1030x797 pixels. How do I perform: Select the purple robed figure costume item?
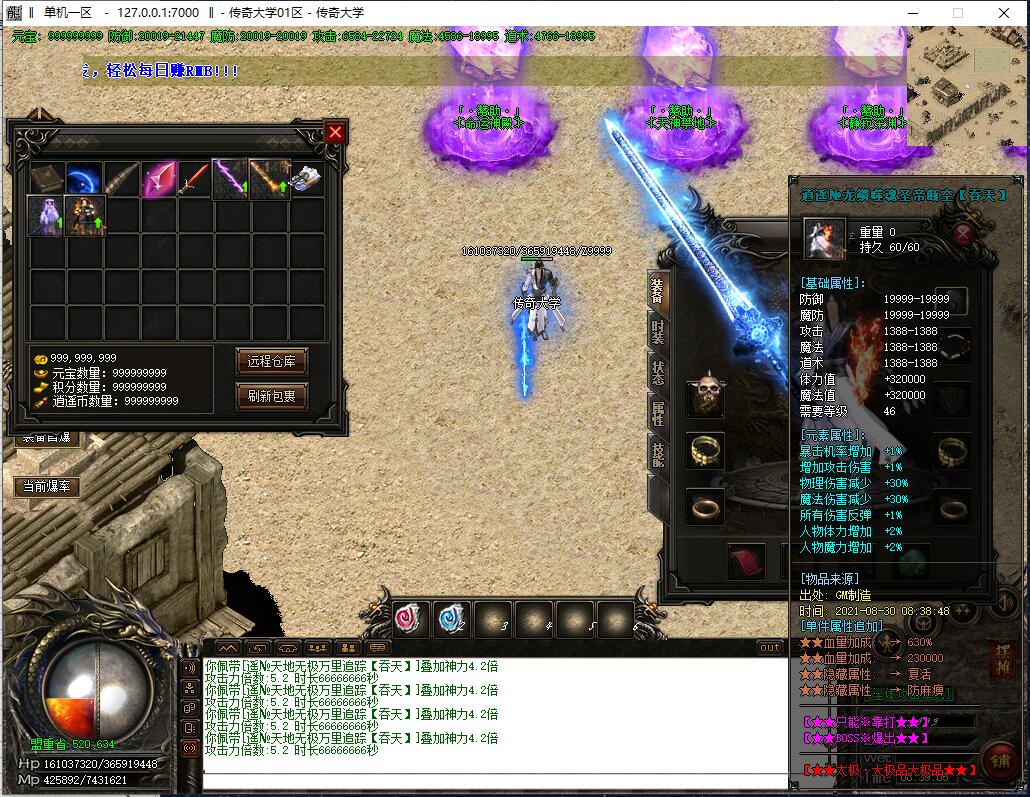(x=47, y=216)
